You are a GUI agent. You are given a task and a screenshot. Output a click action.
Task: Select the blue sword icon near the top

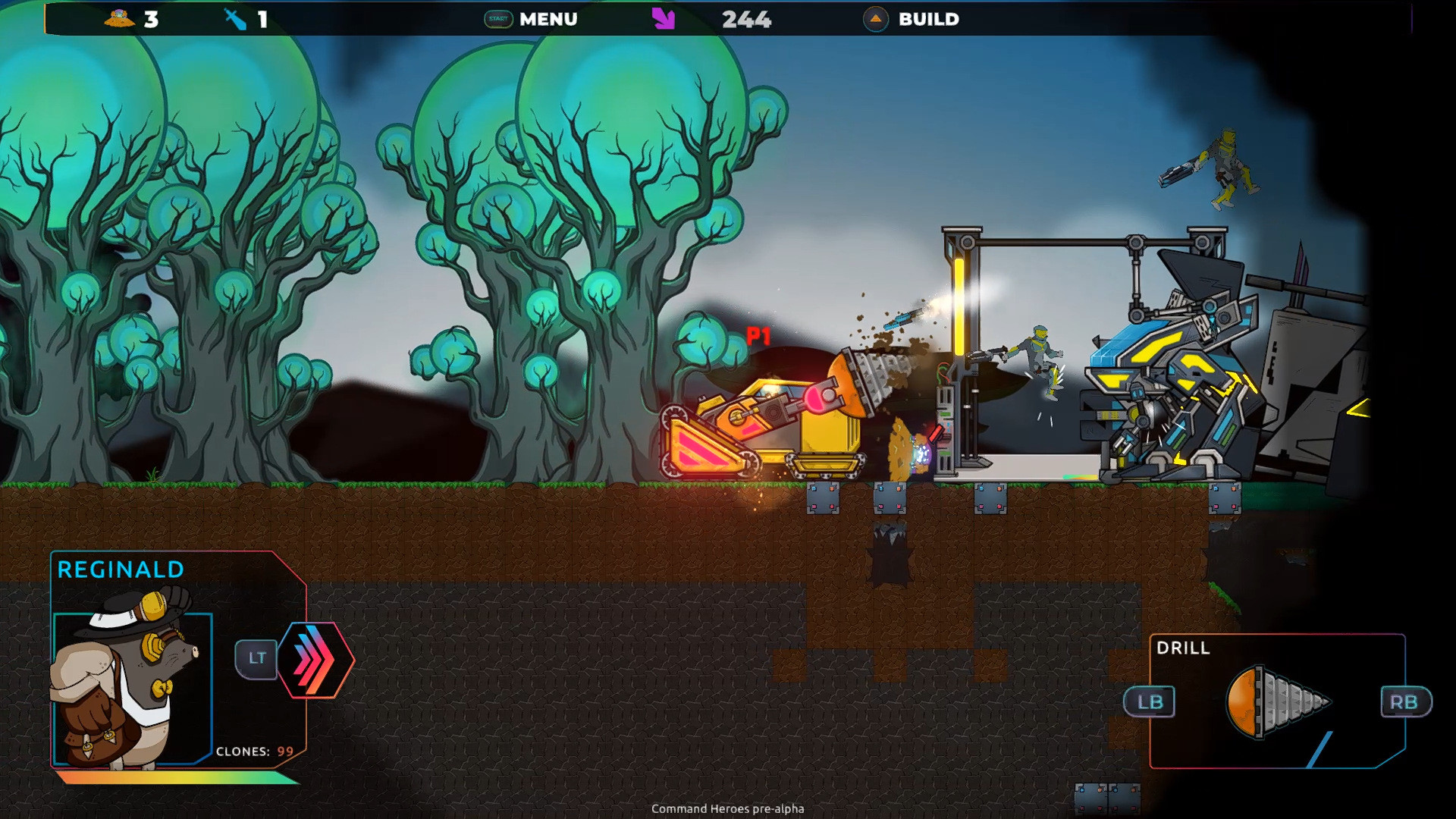pos(235,20)
